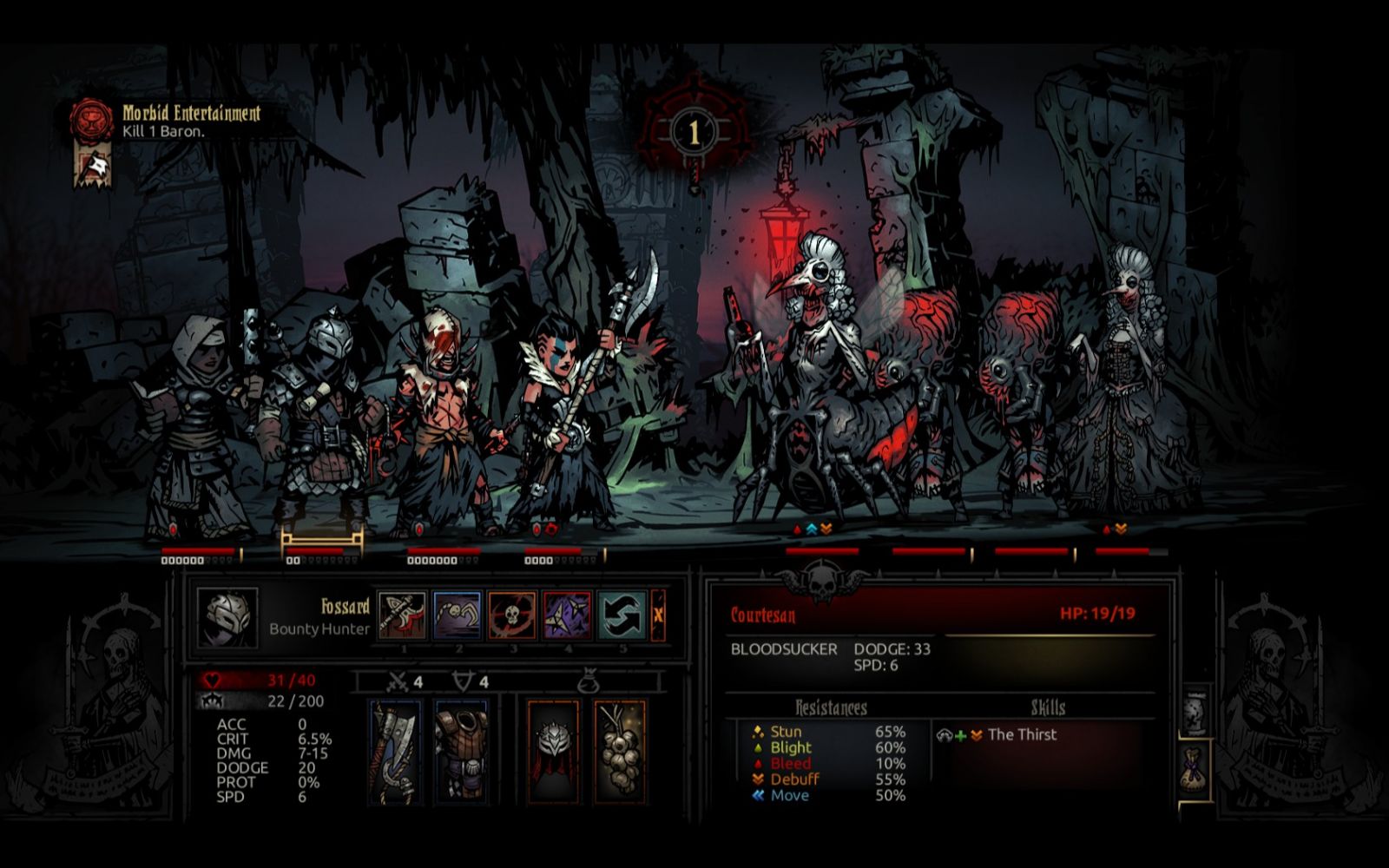
Task: Use the Caltrops skill icon
Action: point(567,615)
